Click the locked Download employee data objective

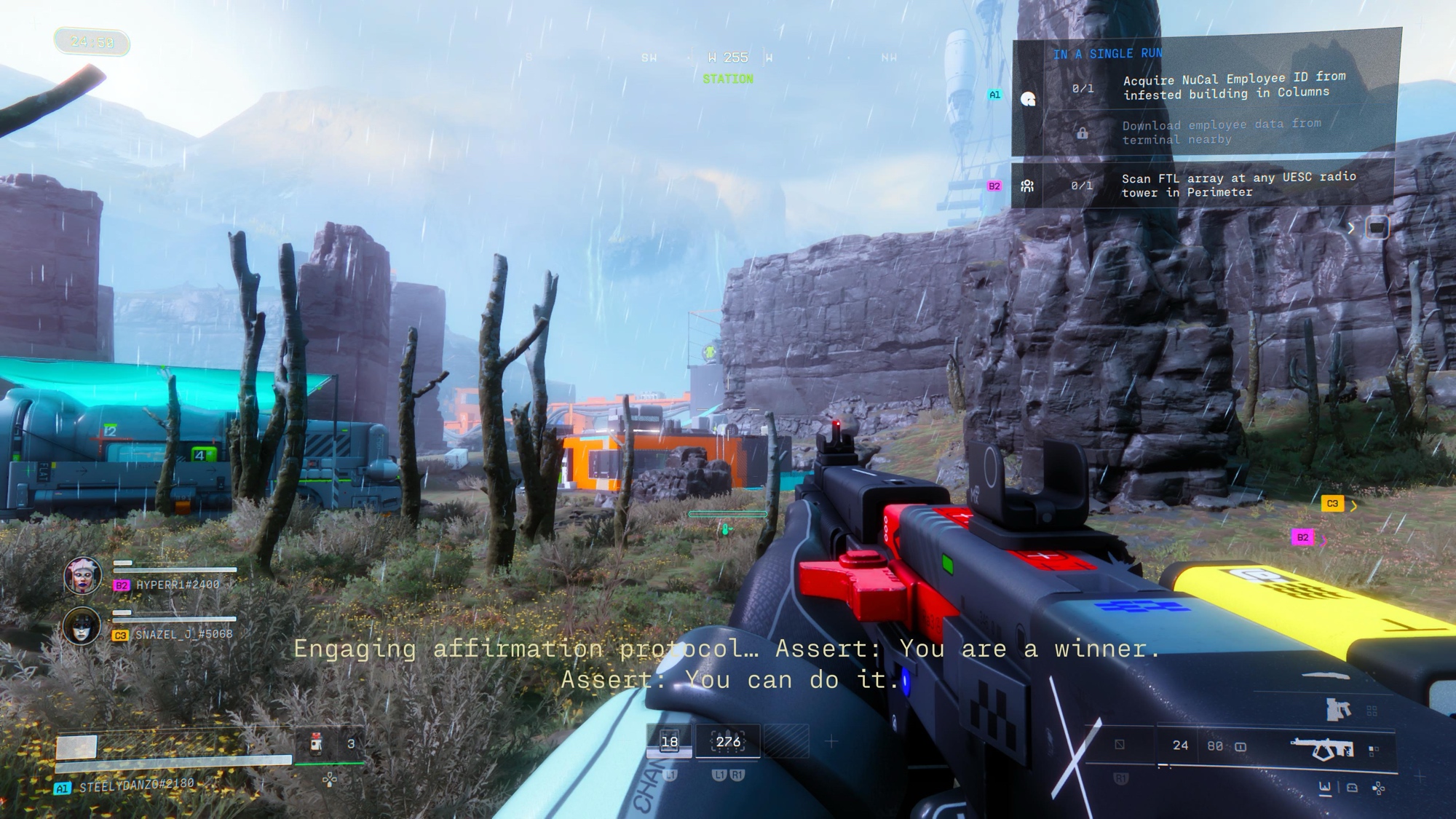coord(1220,132)
